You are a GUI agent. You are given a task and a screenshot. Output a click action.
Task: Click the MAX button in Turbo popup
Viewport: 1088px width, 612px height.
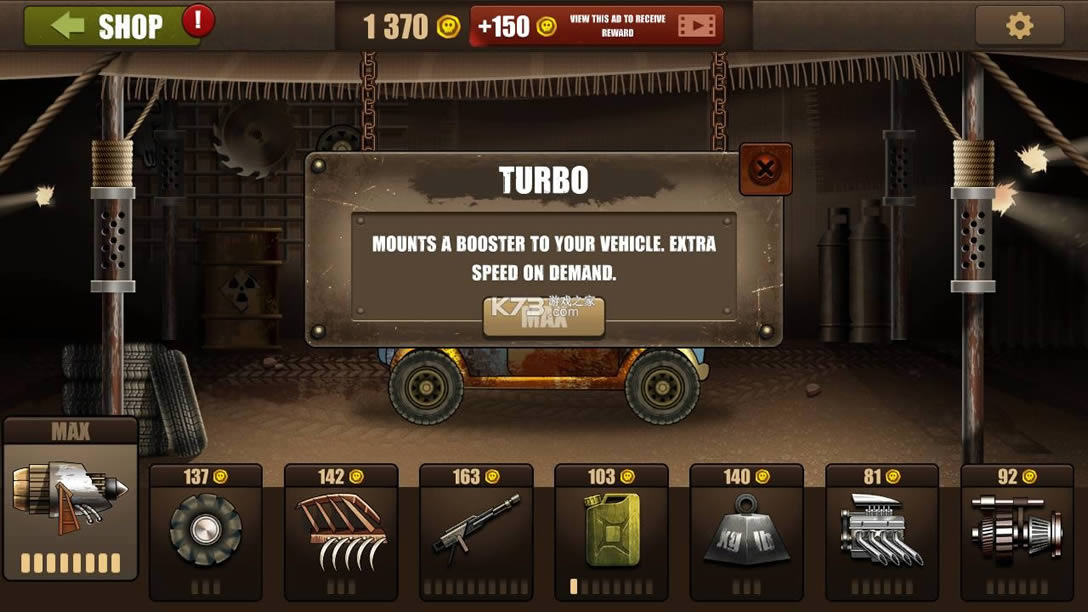tap(544, 317)
